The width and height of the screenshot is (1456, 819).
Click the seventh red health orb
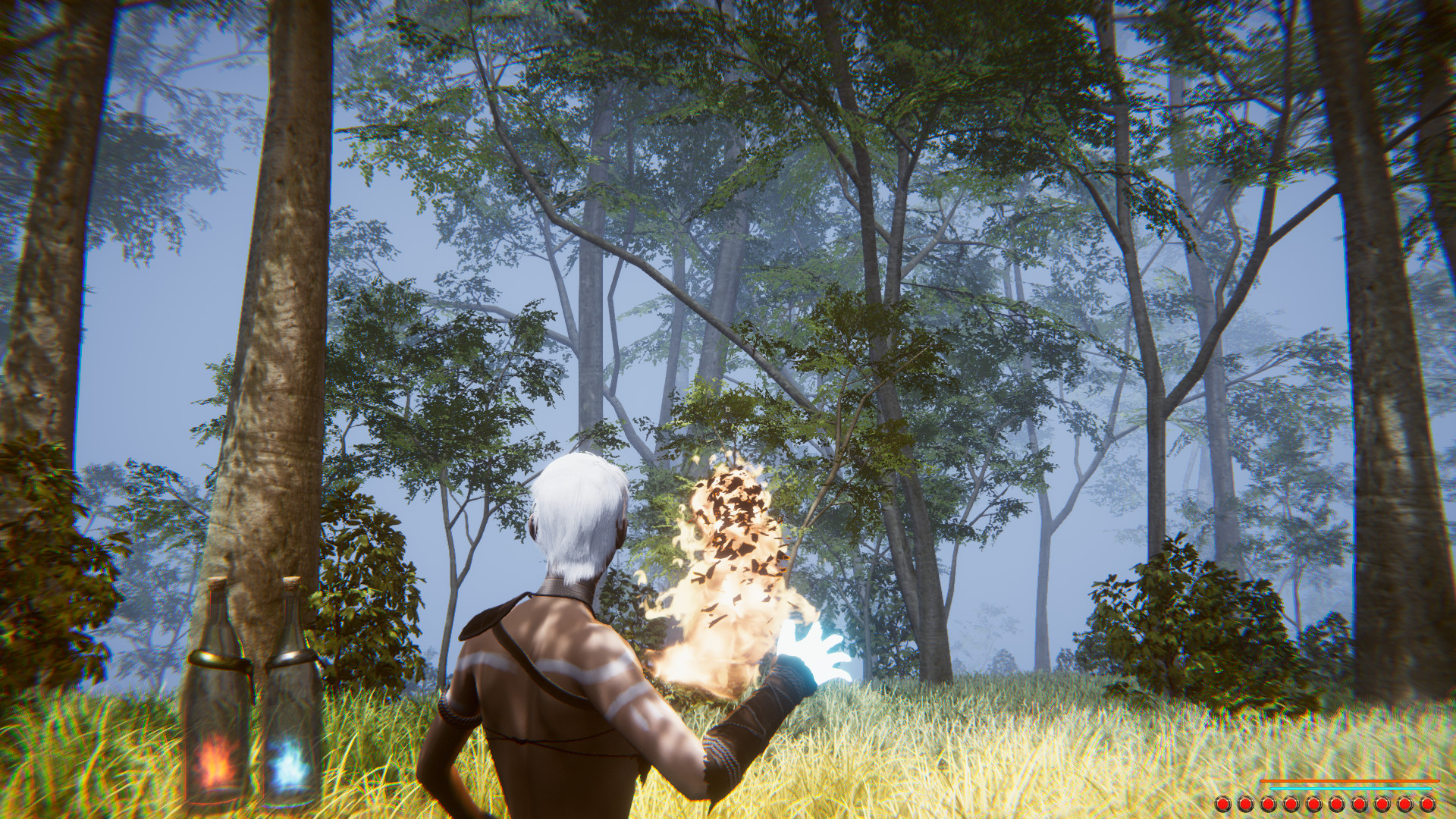1359,803
